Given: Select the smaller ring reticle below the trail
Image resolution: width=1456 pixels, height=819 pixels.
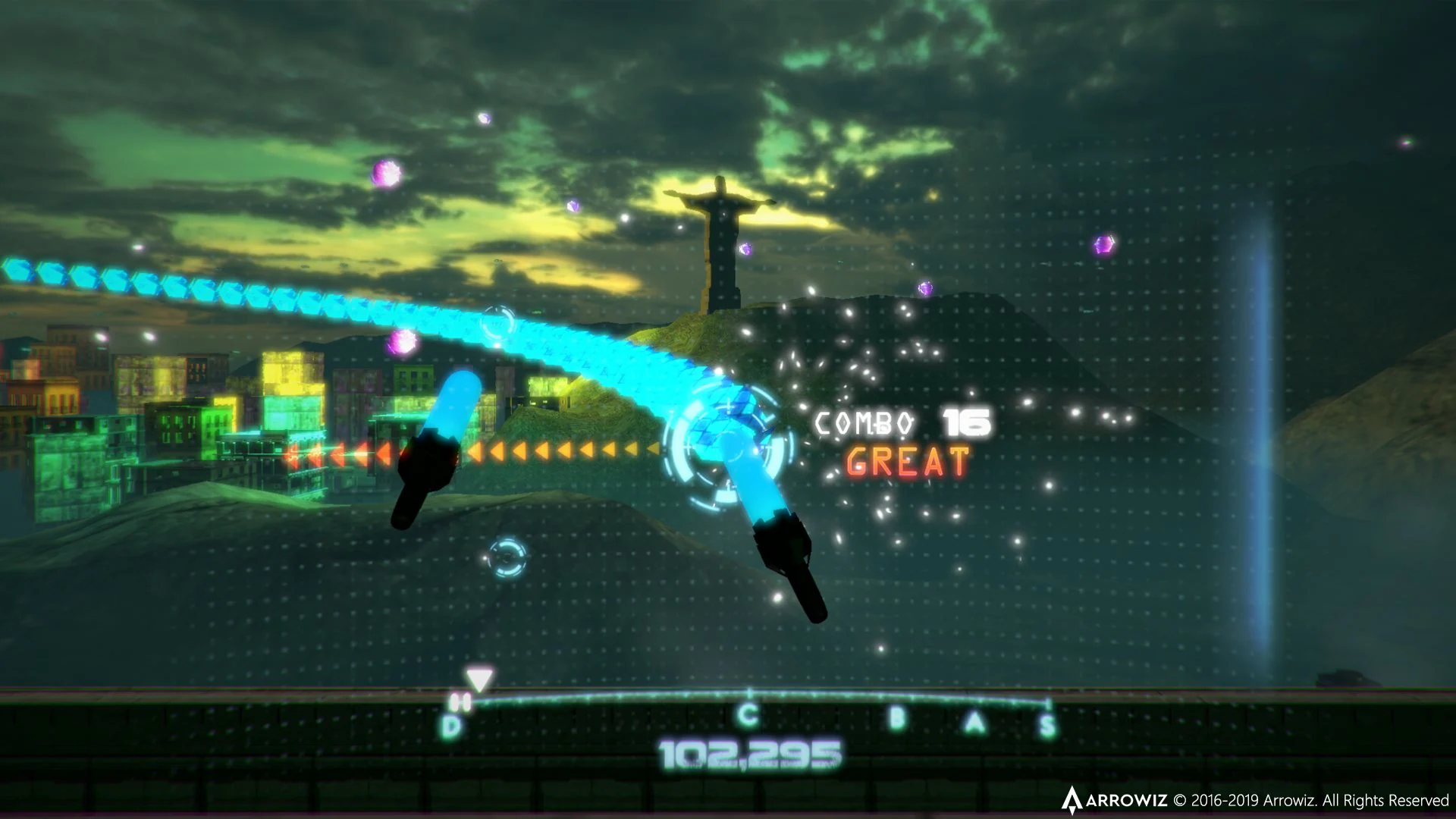Looking at the screenshot, I should point(507,558).
